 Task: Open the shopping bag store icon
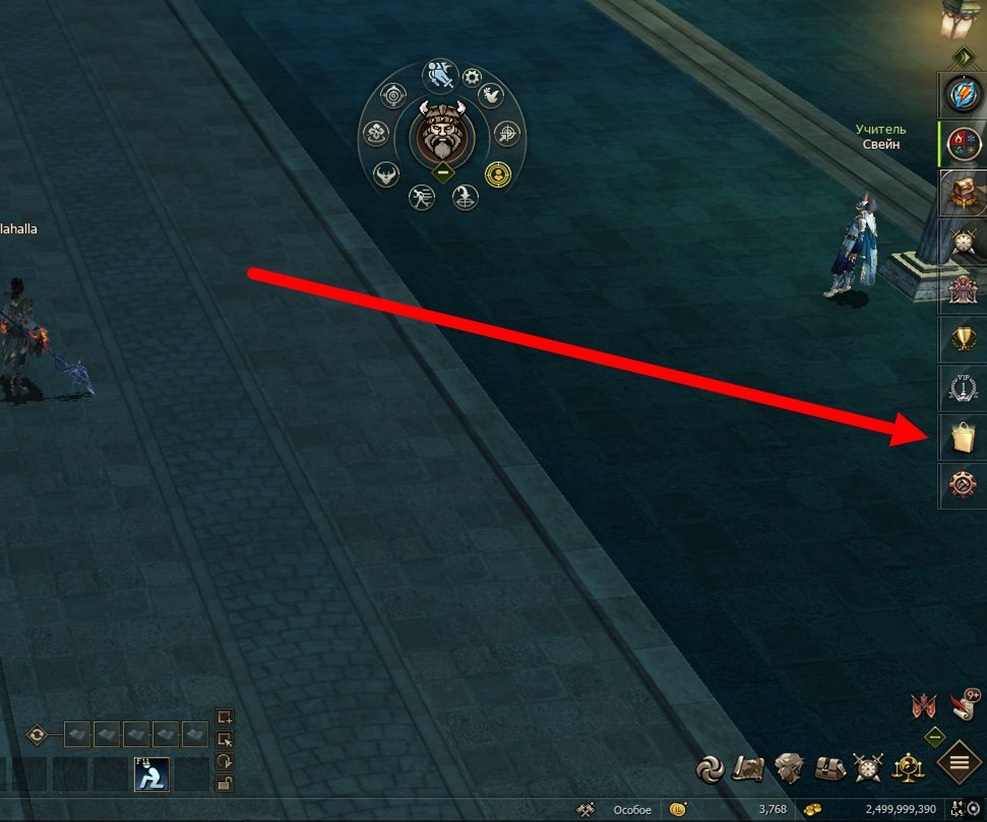coord(962,437)
